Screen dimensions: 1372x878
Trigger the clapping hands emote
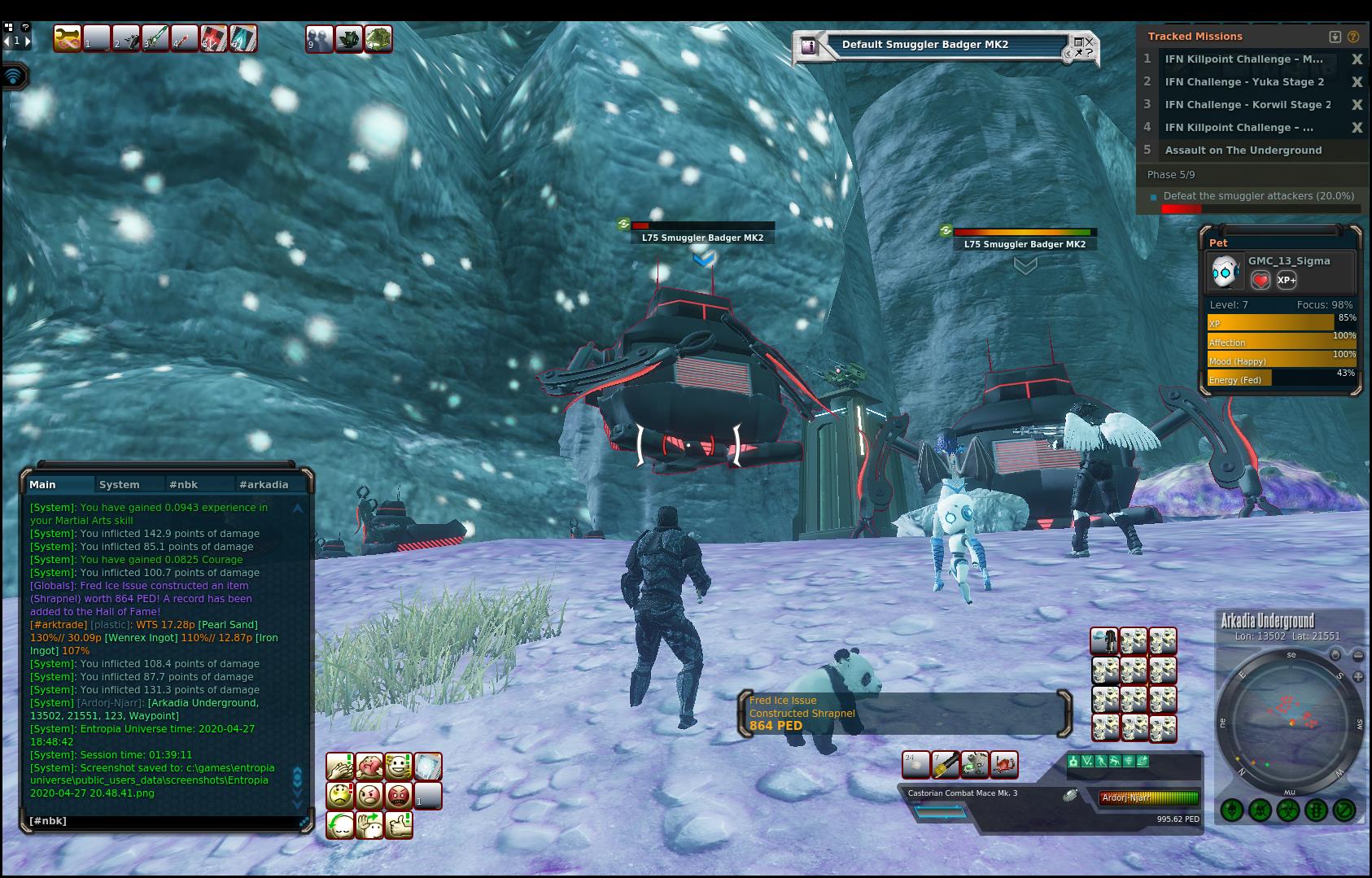coord(340,767)
